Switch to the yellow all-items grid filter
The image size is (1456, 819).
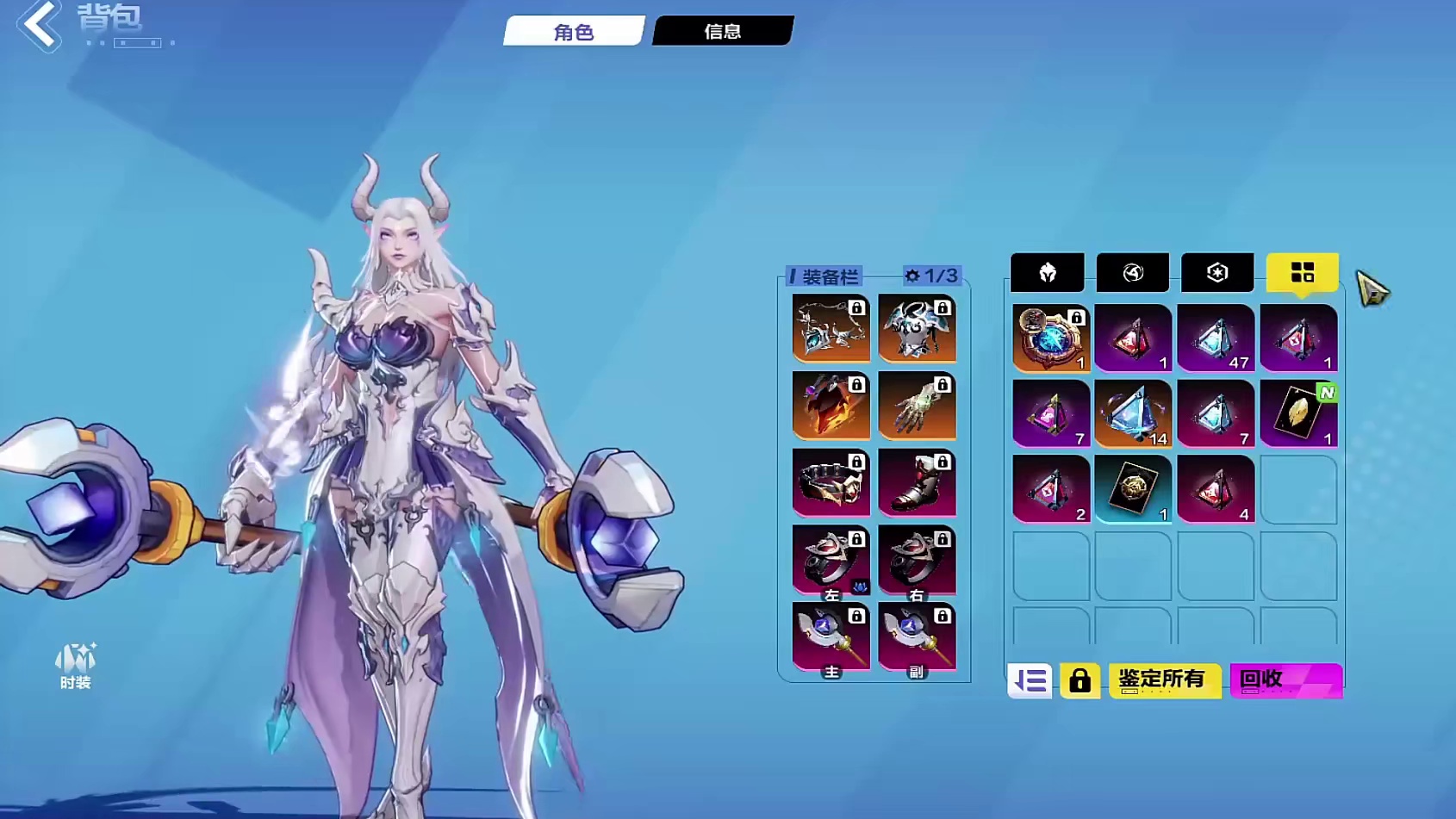tap(1302, 273)
